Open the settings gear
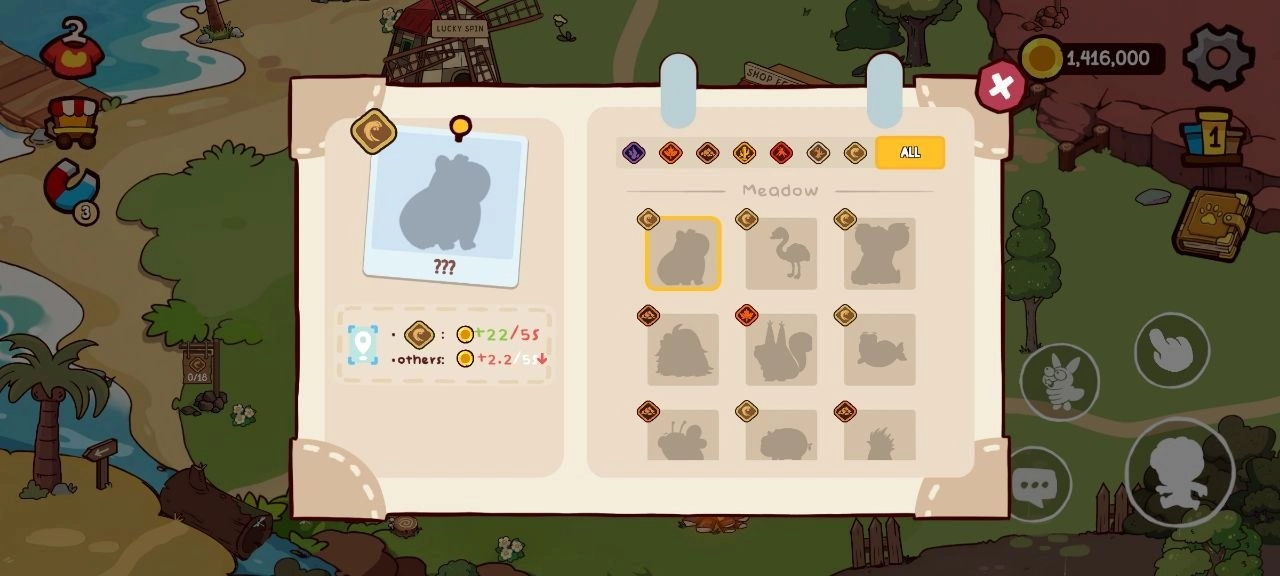 point(1218,57)
